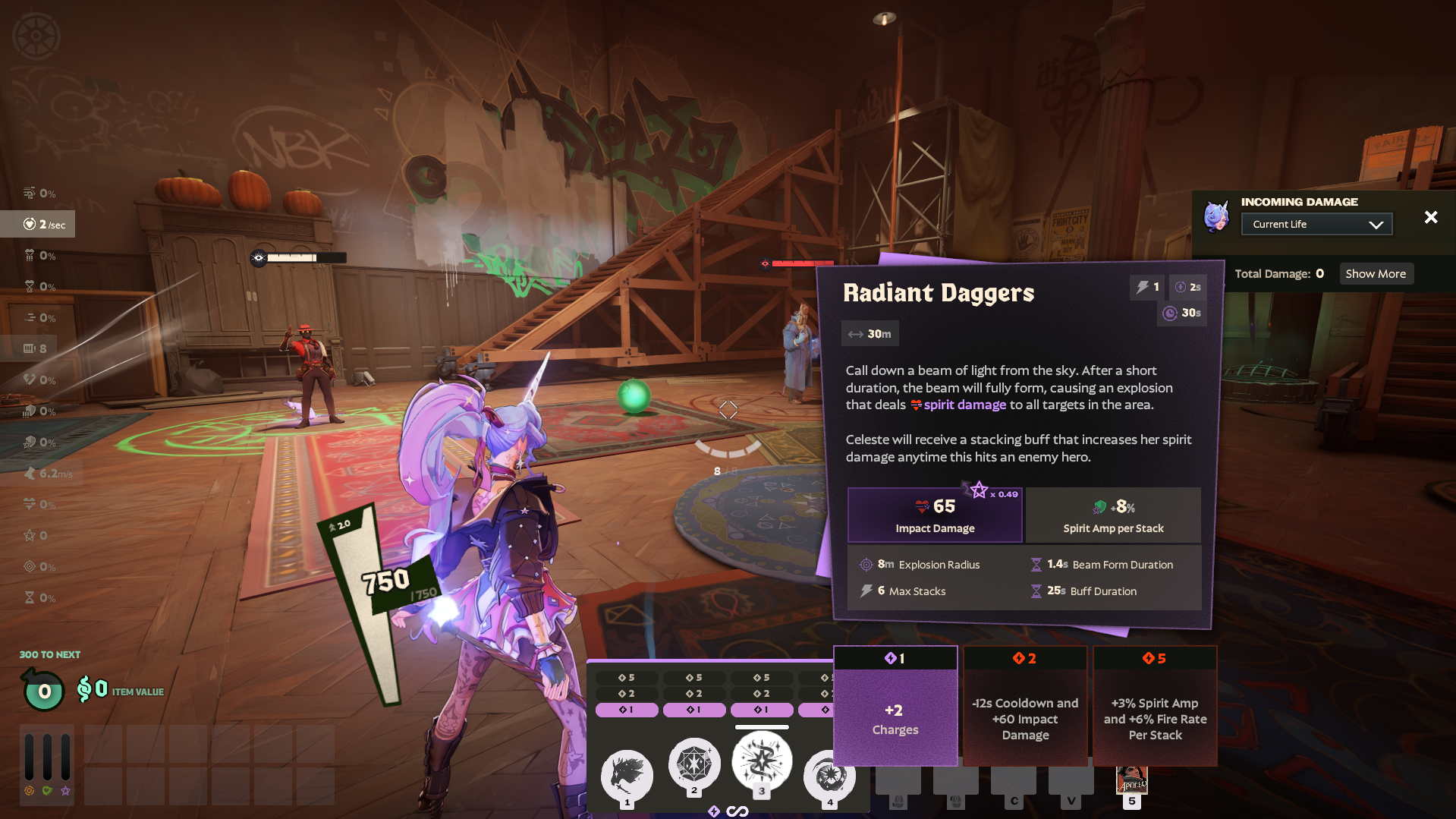Select ability 3, the Radiant Daggers icon
Screen dimensions: 1456x819
(762, 762)
